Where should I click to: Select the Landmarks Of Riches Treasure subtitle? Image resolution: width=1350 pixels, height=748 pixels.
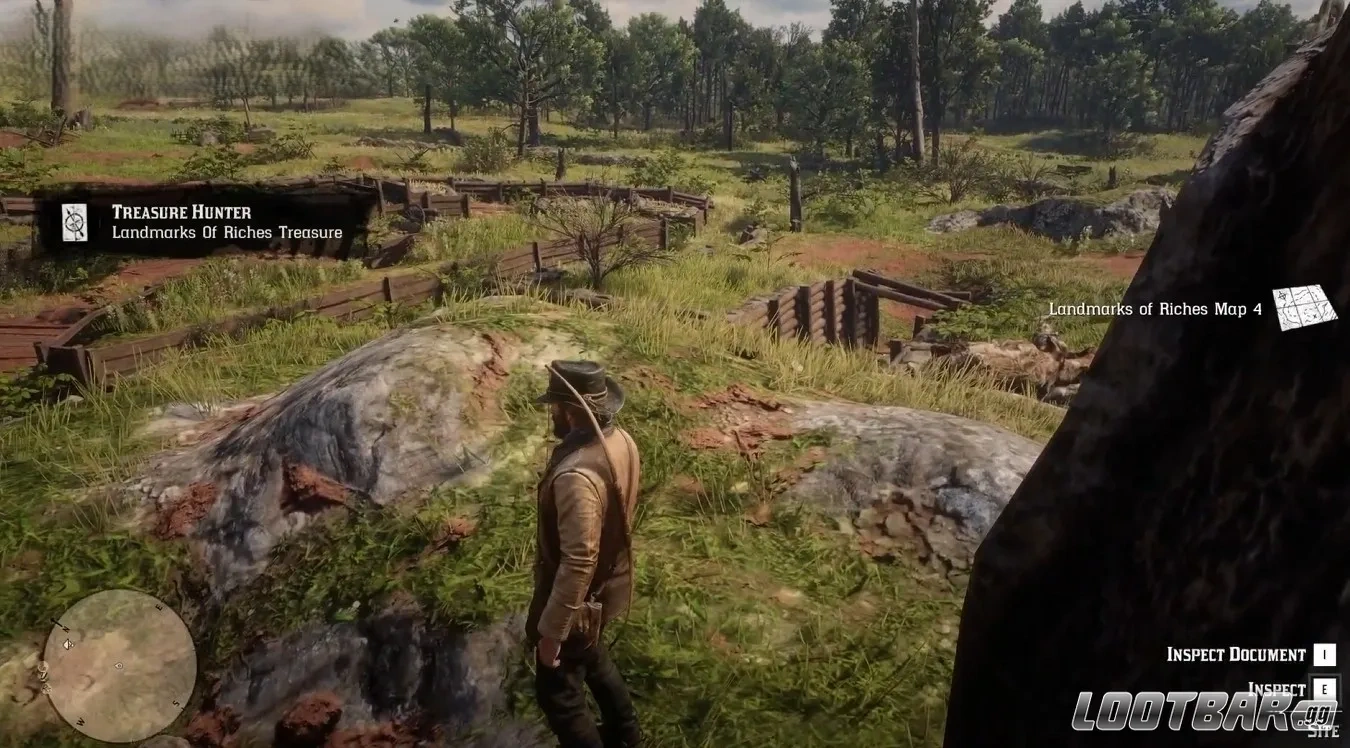coord(226,232)
